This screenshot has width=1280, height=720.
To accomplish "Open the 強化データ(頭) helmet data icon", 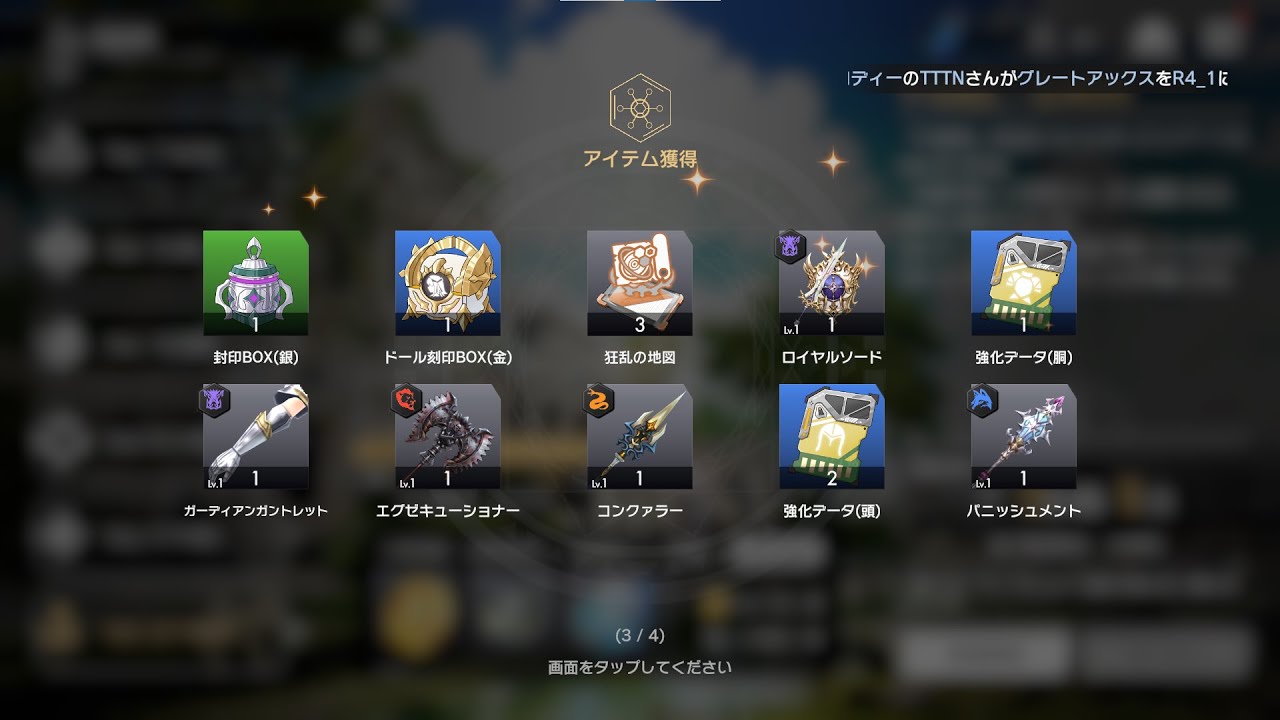I will point(832,438).
